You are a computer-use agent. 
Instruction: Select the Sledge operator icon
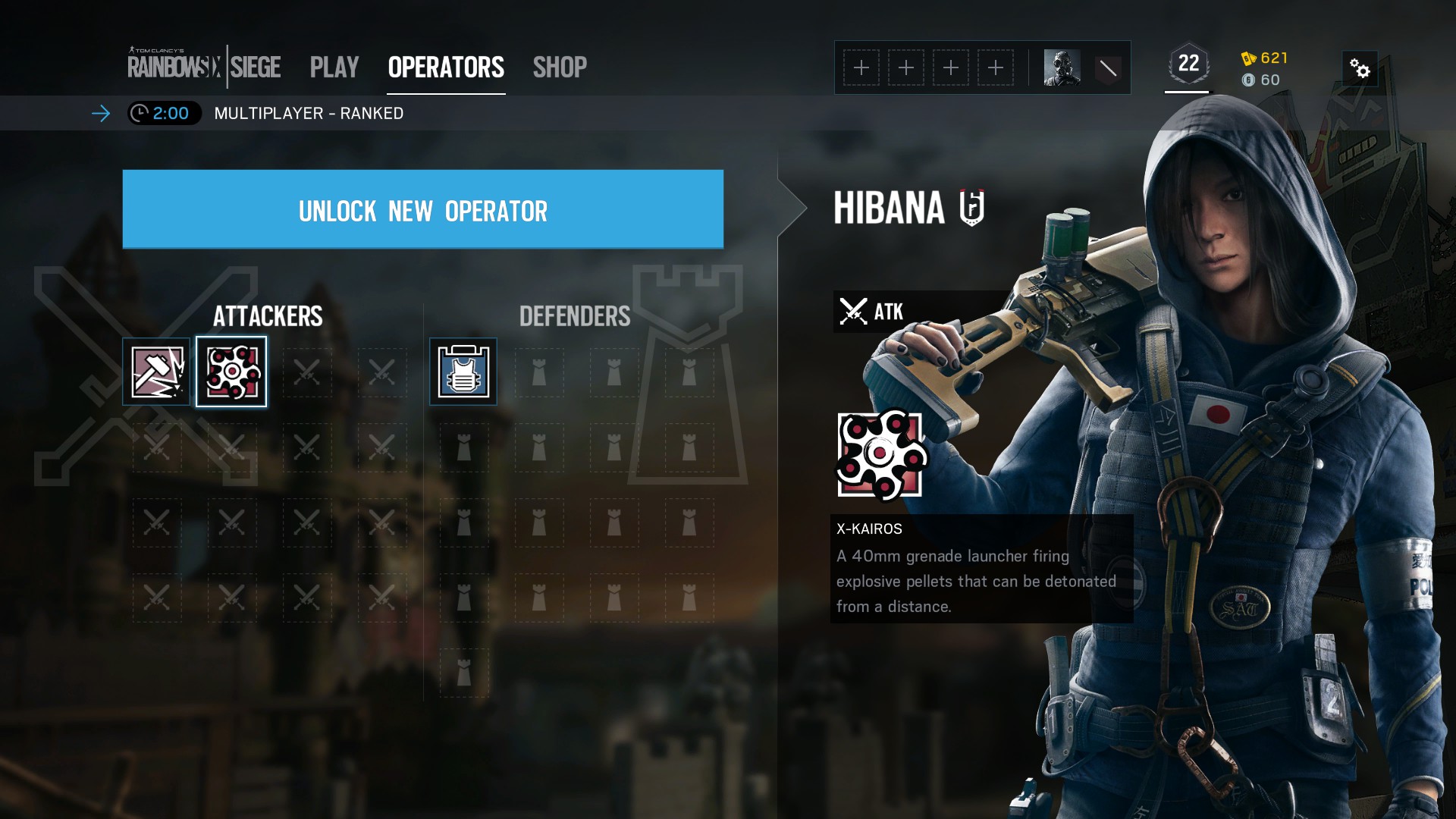click(x=156, y=372)
